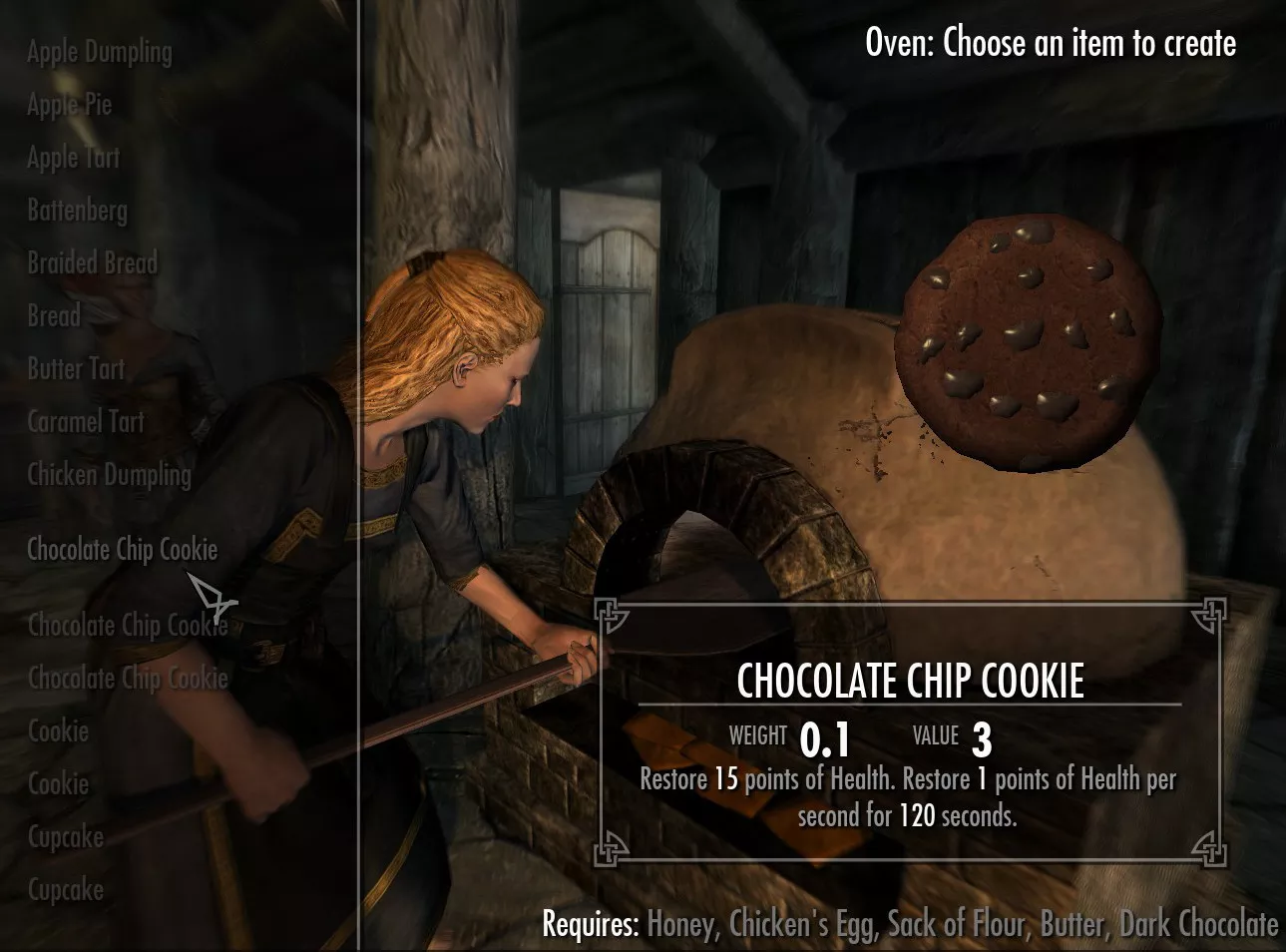Pick Apple Tart in the oven list

73,158
